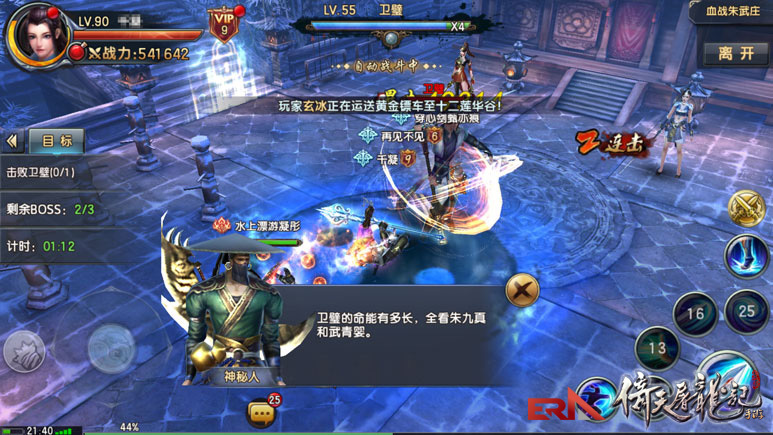Click the 离开 leave button

tap(736, 54)
